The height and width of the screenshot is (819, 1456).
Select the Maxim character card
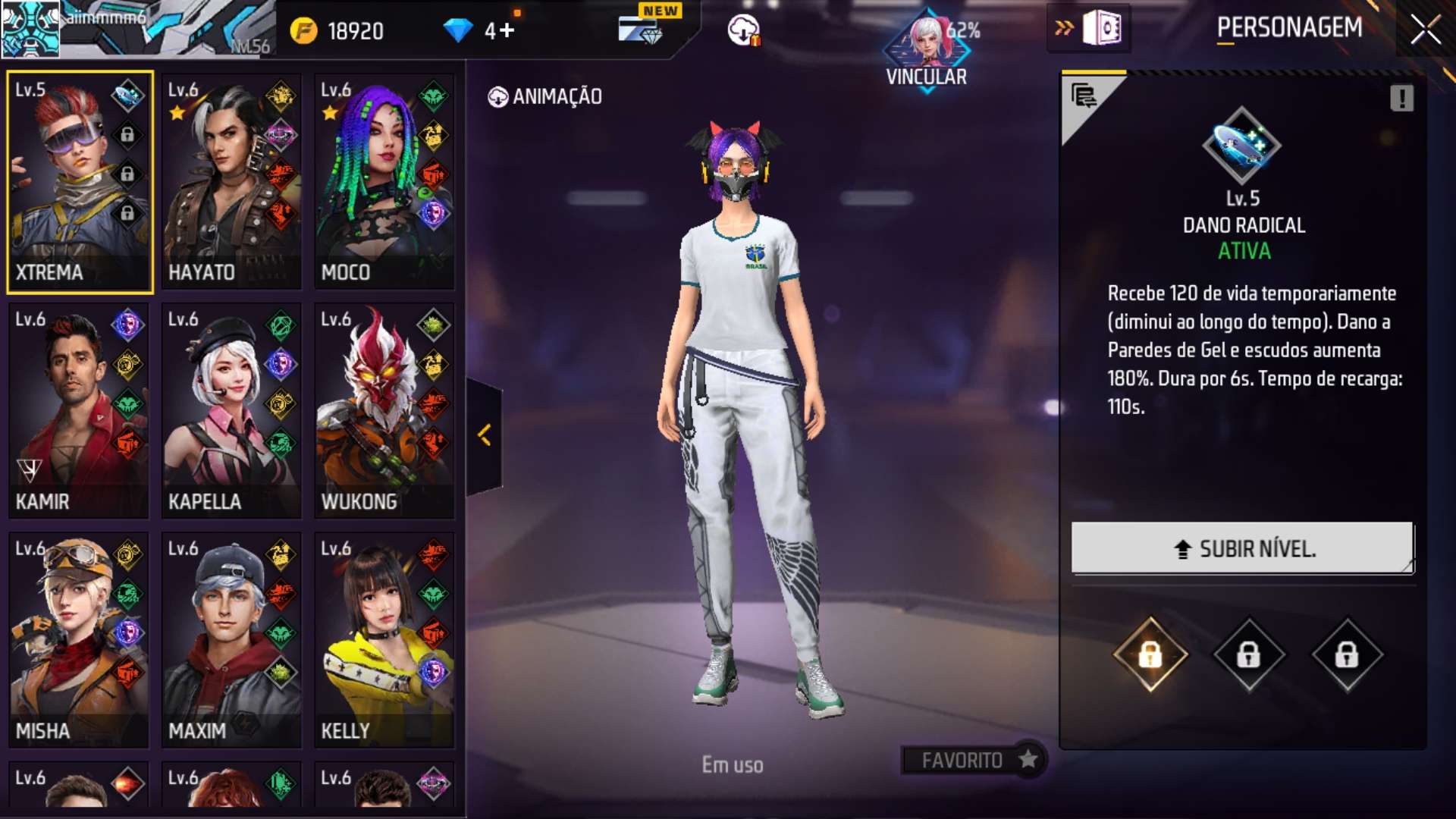coord(231,640)
